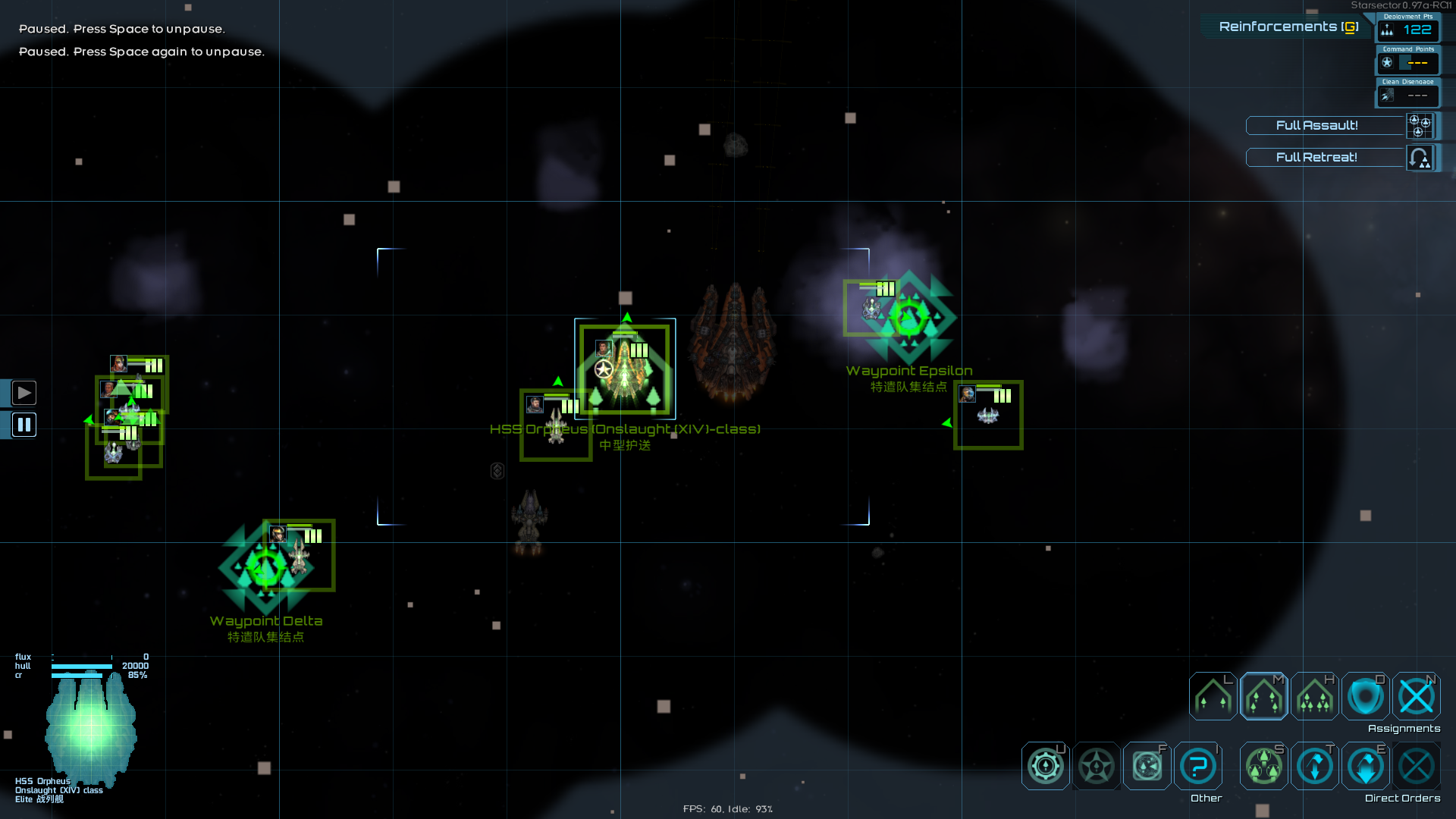
Task: Toggle Full Retreat mode
Action: point(1318,157)
